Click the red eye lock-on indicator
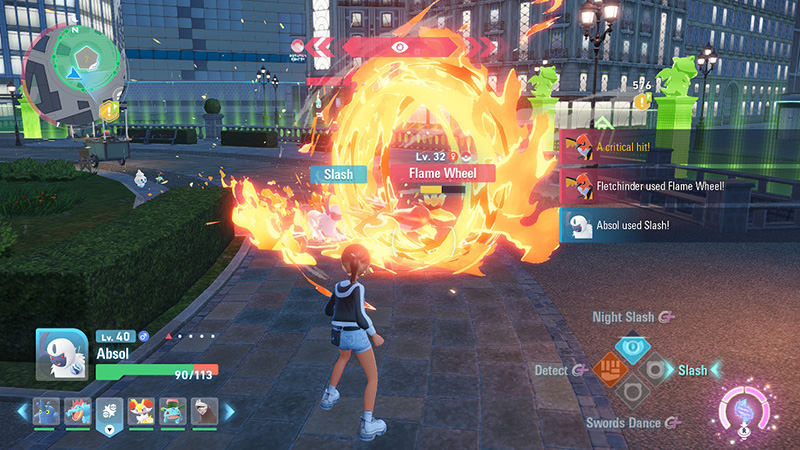This screenshot has height=450, width=800. (399, 46)
